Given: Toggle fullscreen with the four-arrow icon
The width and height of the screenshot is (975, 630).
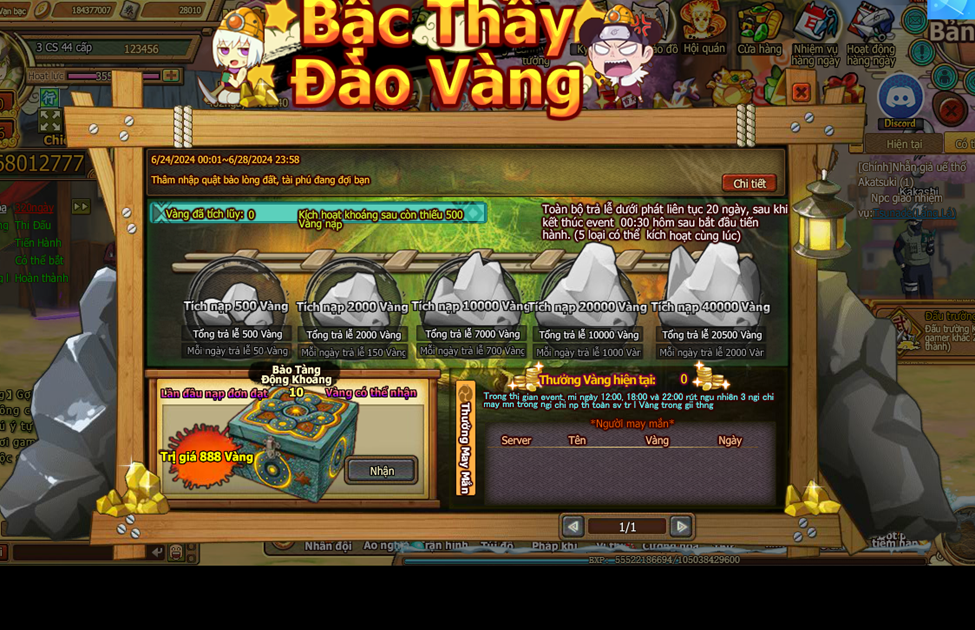Looking at the screenshot, I should click(x=50, y=121).
